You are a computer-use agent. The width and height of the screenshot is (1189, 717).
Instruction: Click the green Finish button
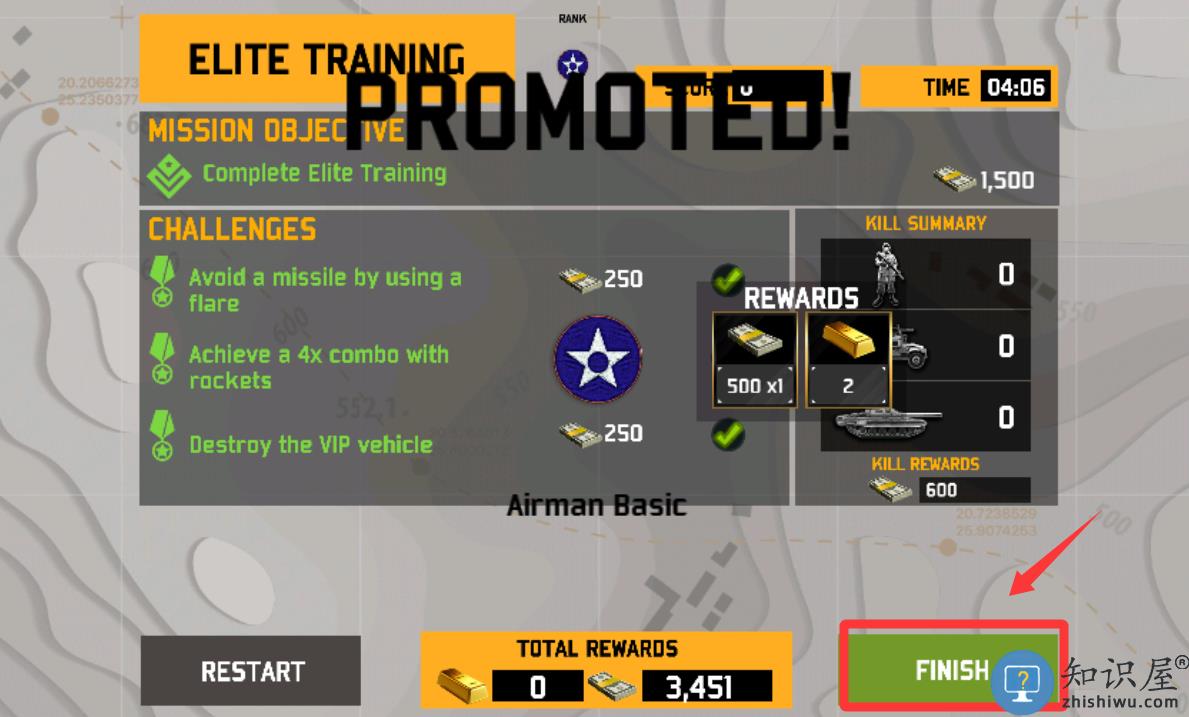(x=950, y=669)
